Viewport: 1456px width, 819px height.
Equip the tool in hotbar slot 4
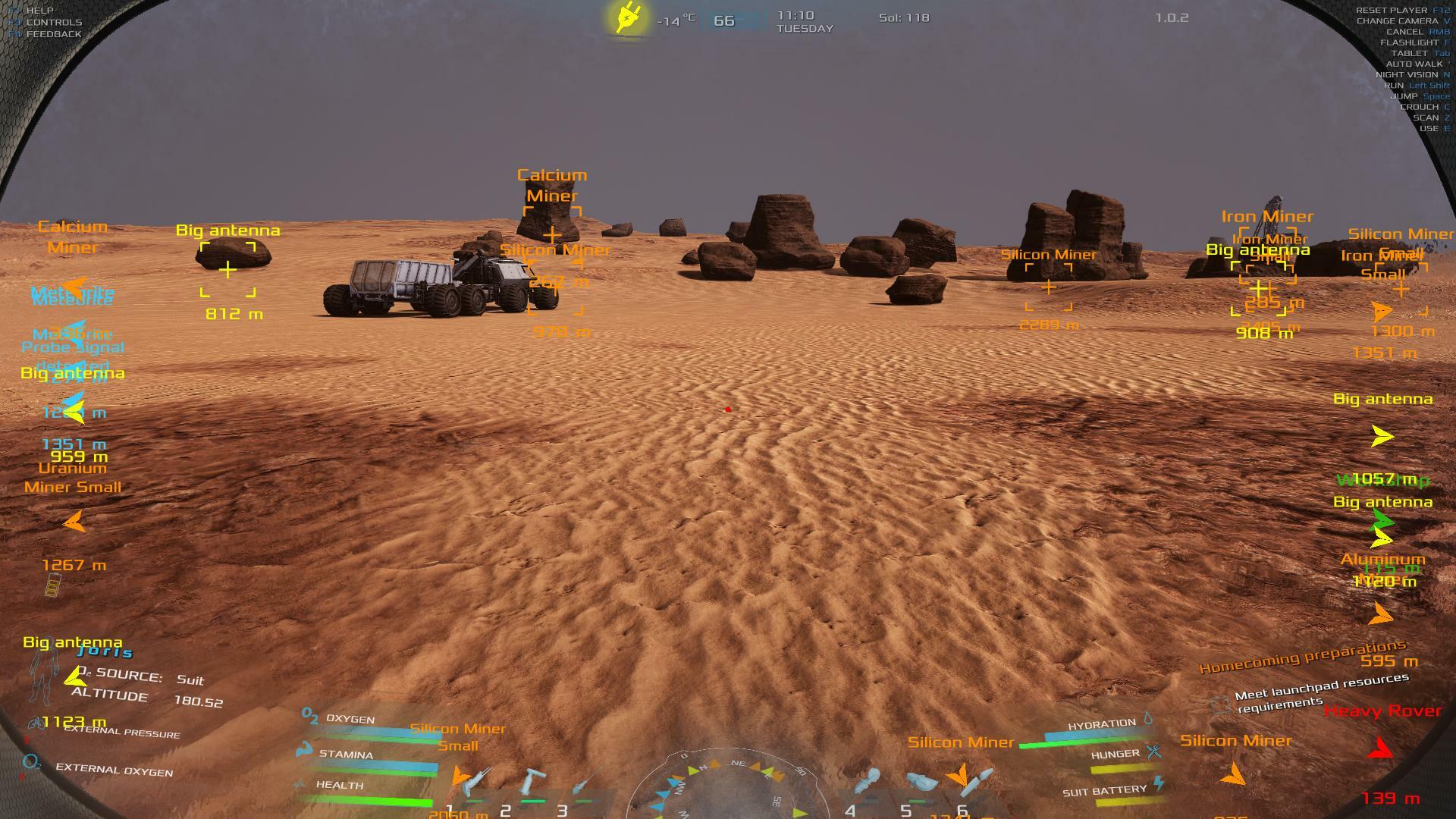[x=868, y=783]
